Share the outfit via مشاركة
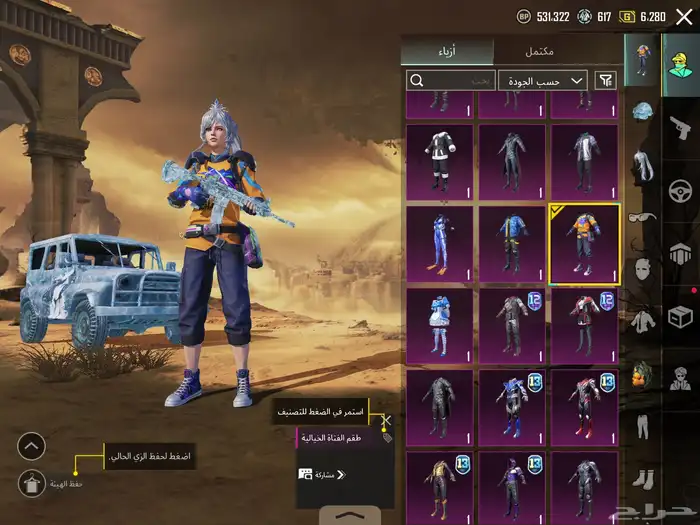This screenshot has width=700, height=525. click(x=322, y=474)
